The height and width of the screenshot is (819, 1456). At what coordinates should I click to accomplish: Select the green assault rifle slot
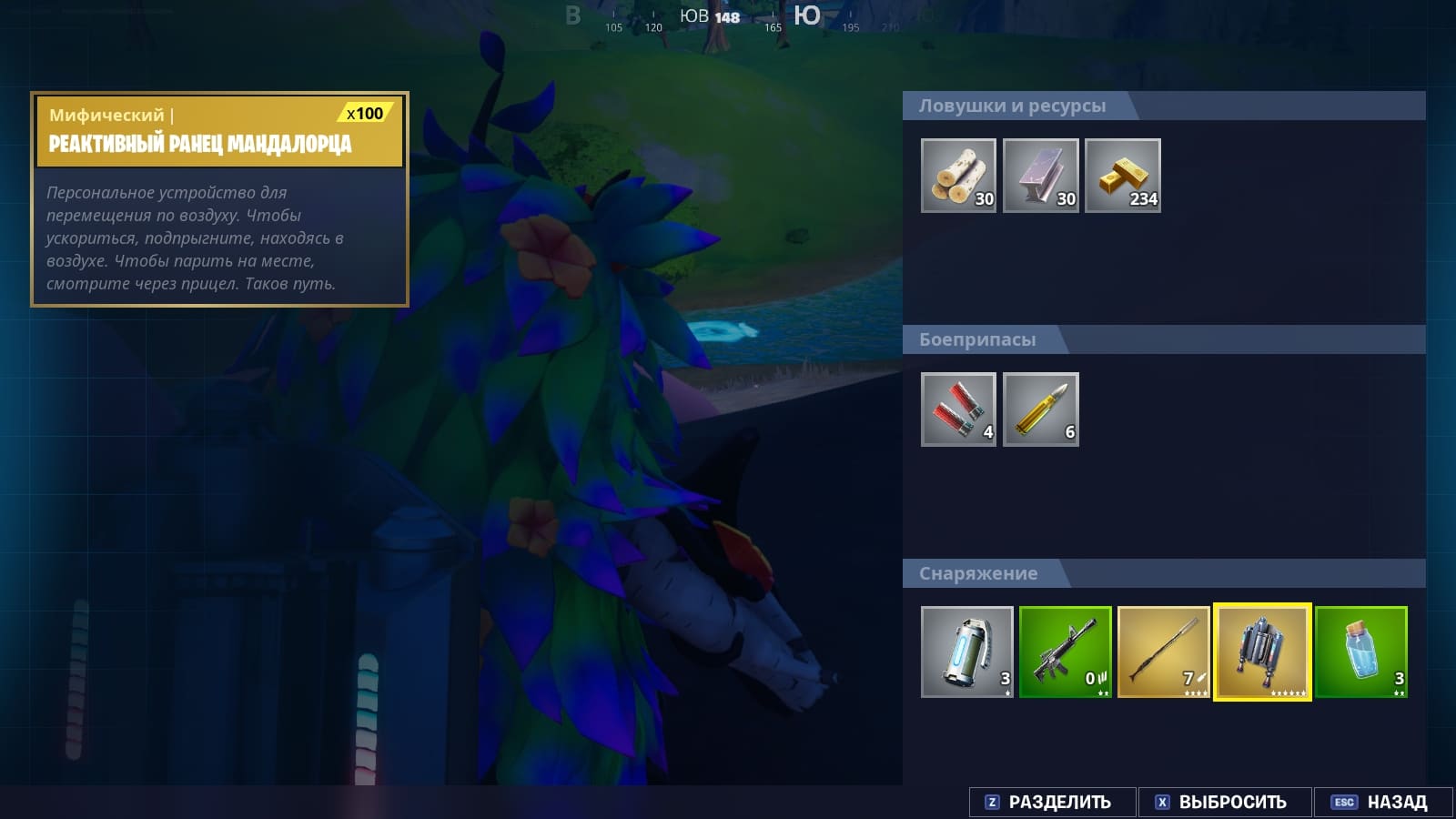1065,652
